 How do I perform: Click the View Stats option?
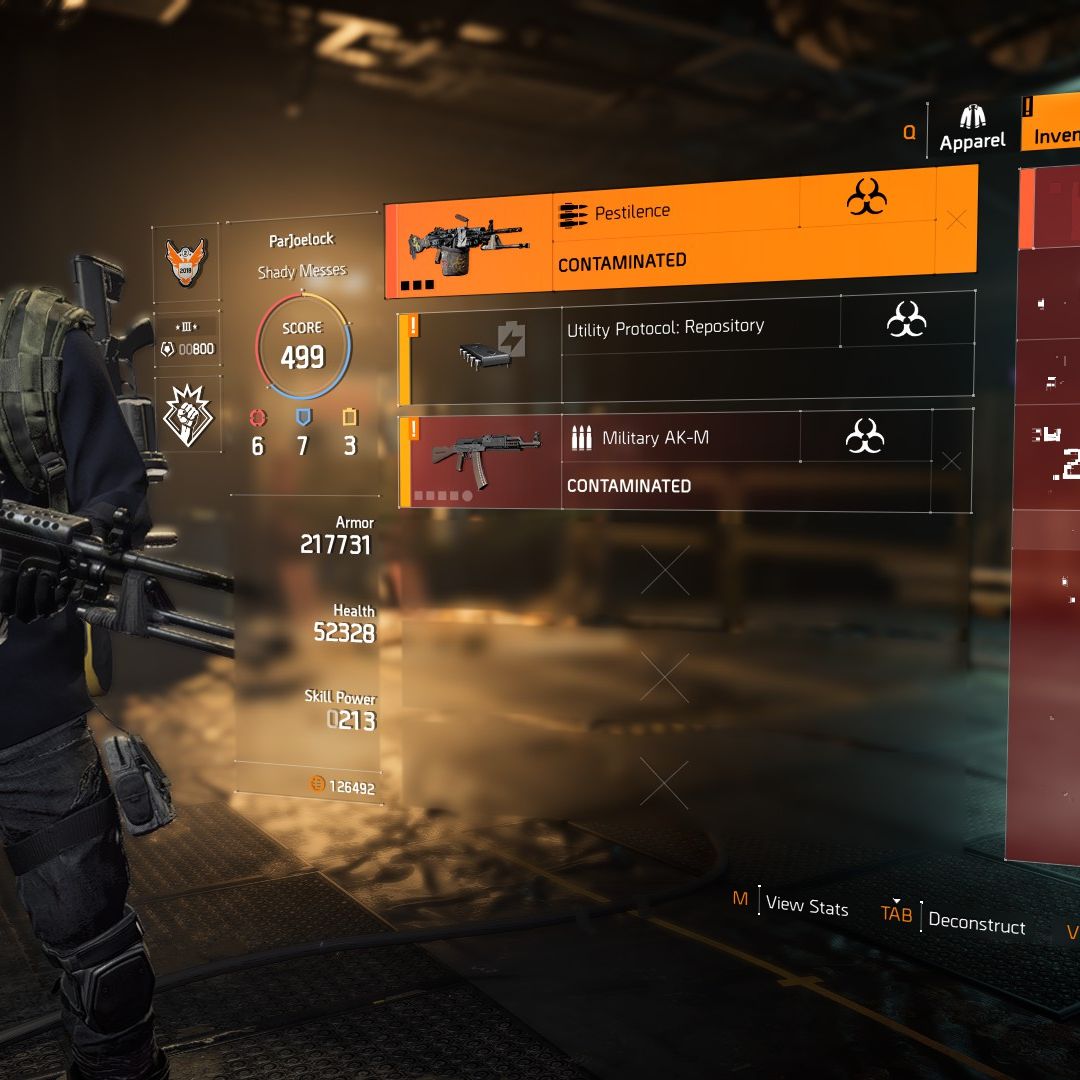[x=806, y=906]
